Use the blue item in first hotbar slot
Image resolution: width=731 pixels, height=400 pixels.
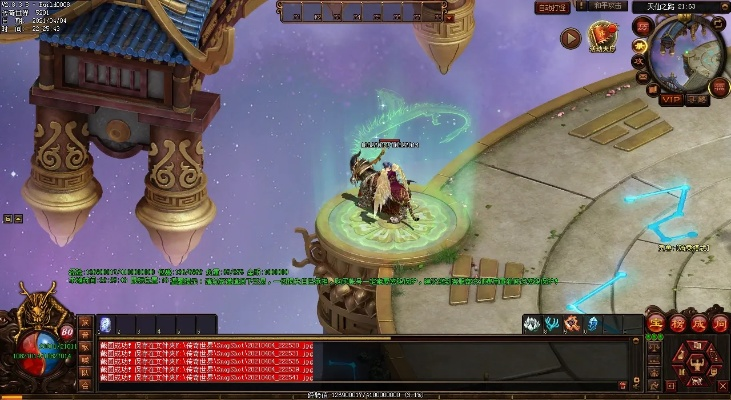click(105, 324)
